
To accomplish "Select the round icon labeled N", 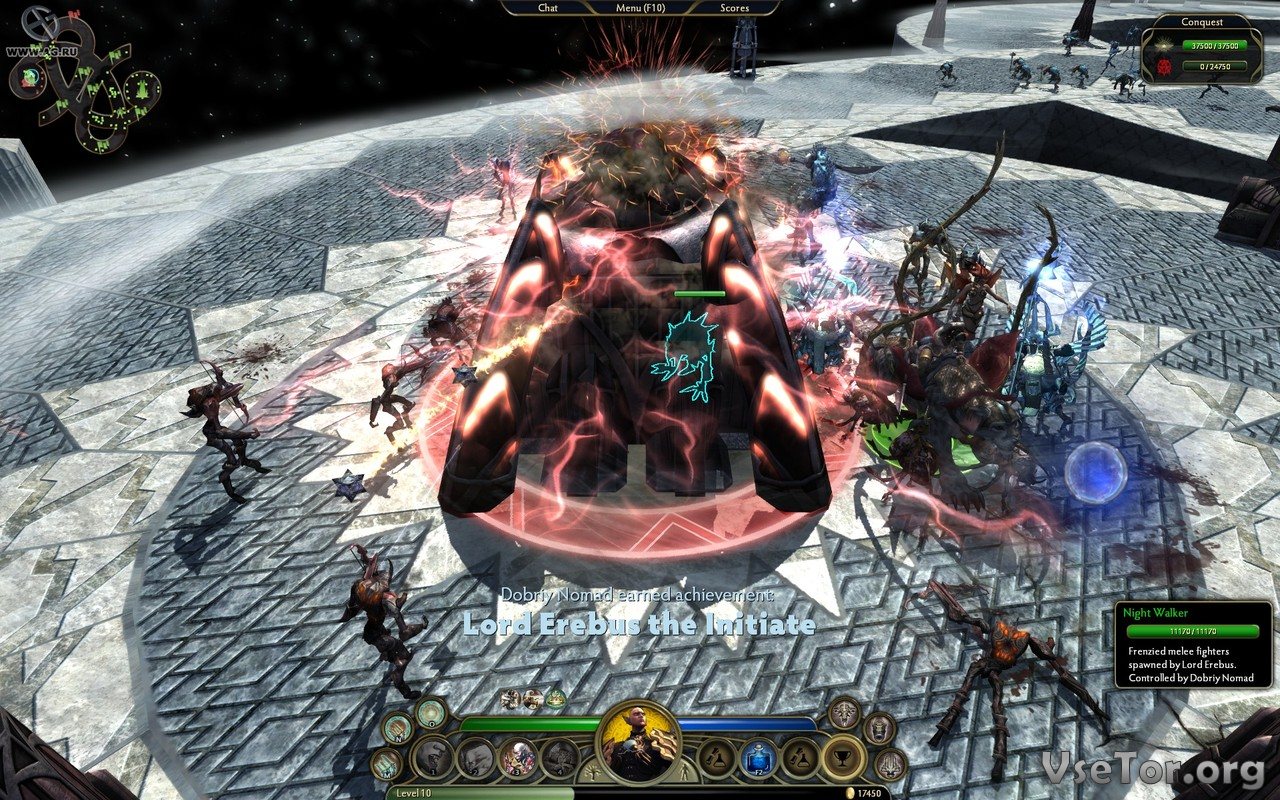I will (x=397, y=729).
